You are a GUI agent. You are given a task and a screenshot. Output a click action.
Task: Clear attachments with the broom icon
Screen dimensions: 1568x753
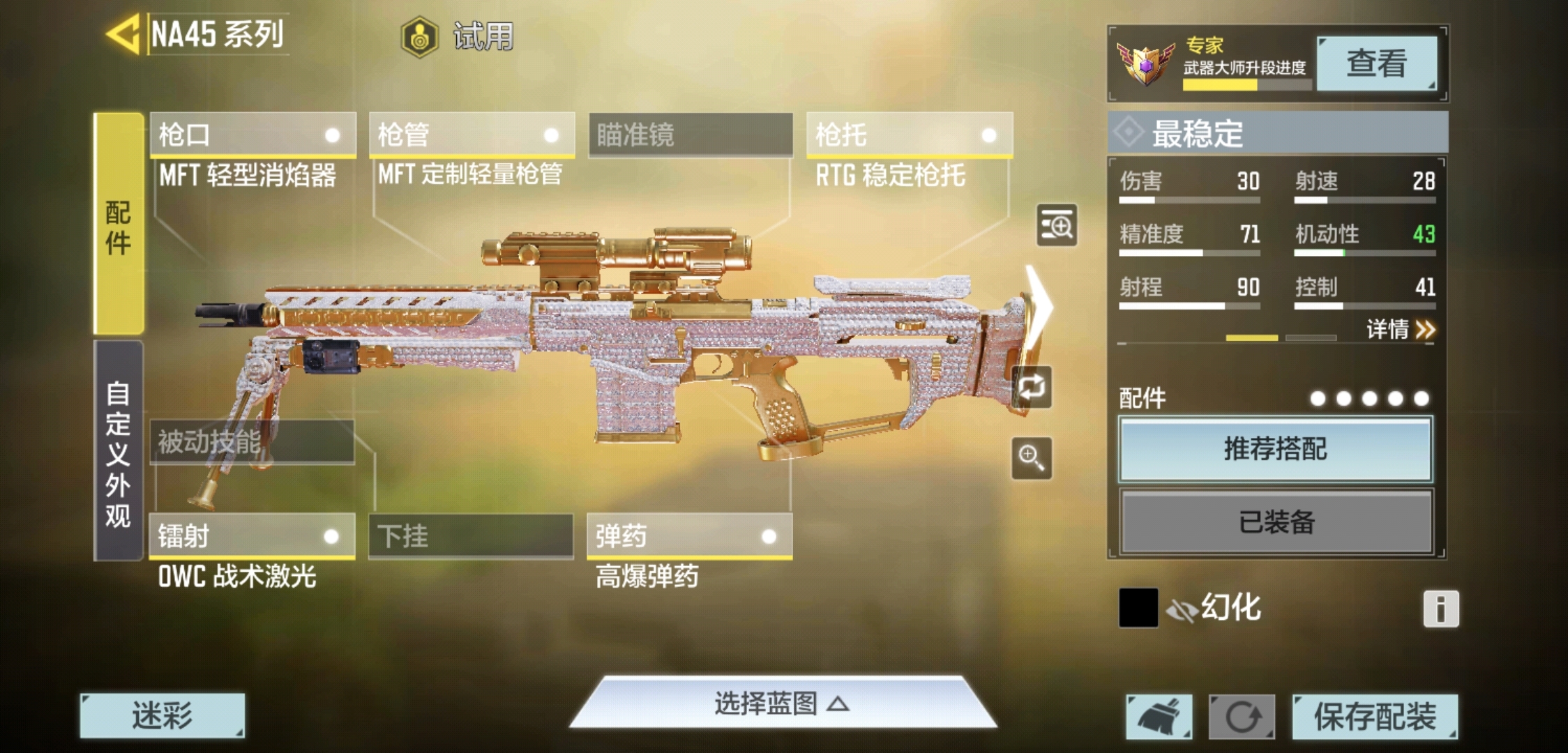point(1159,717)
